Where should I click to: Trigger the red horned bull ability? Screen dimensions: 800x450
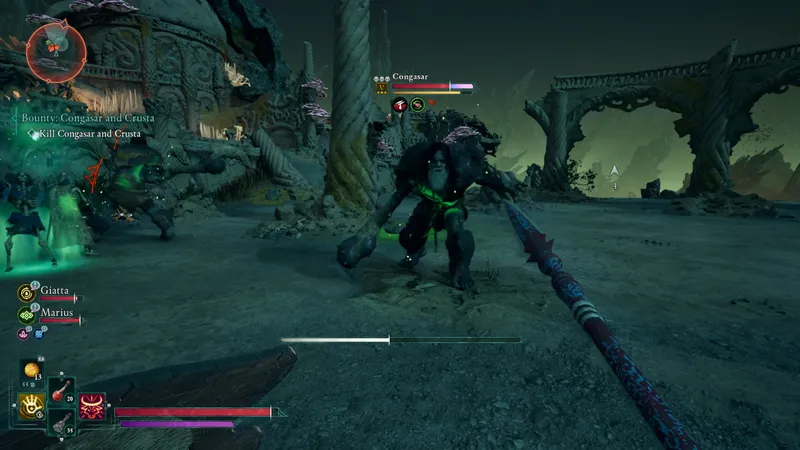[x=92, y=405]
